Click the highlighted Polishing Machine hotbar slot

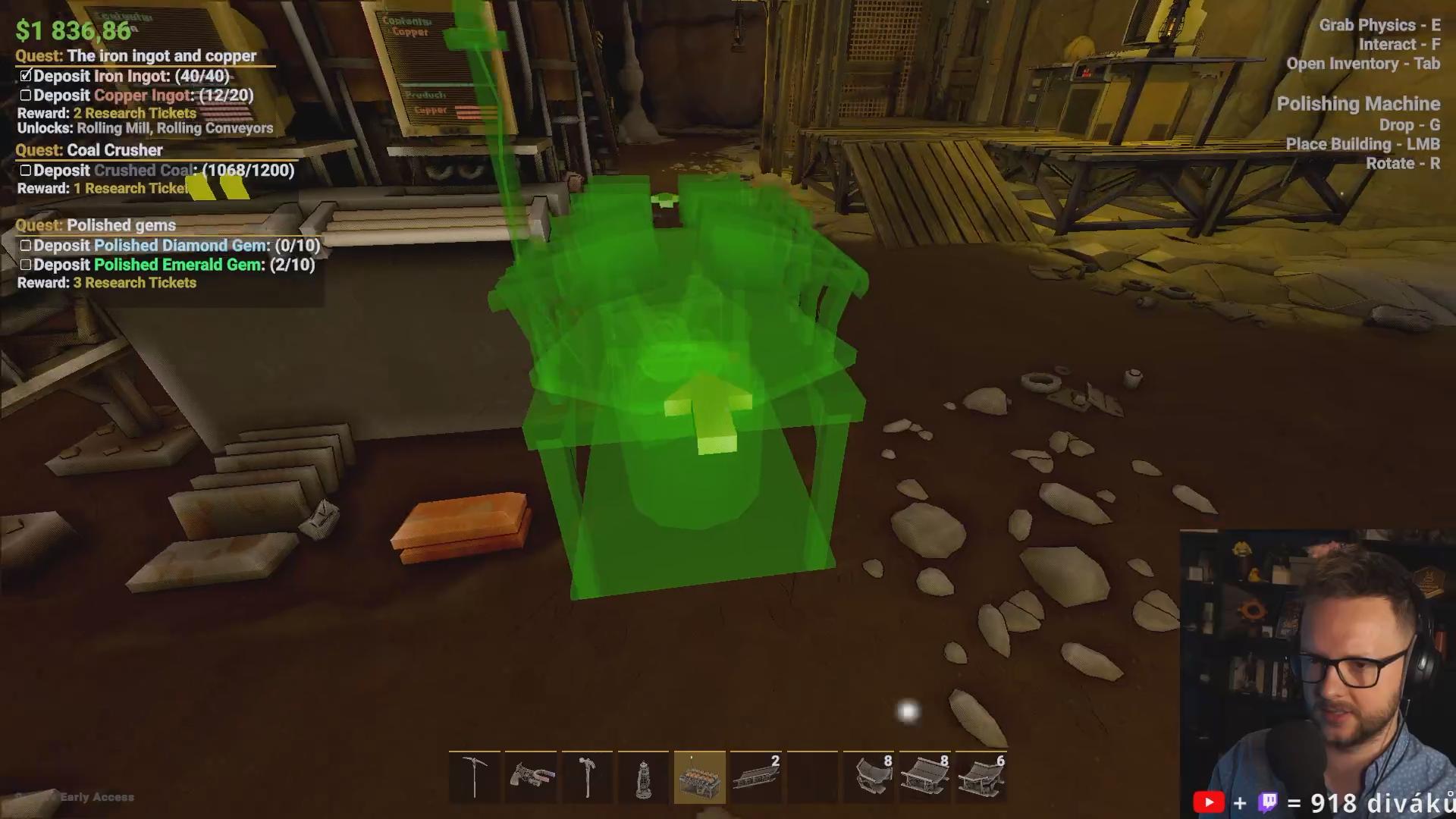[699, 777]
